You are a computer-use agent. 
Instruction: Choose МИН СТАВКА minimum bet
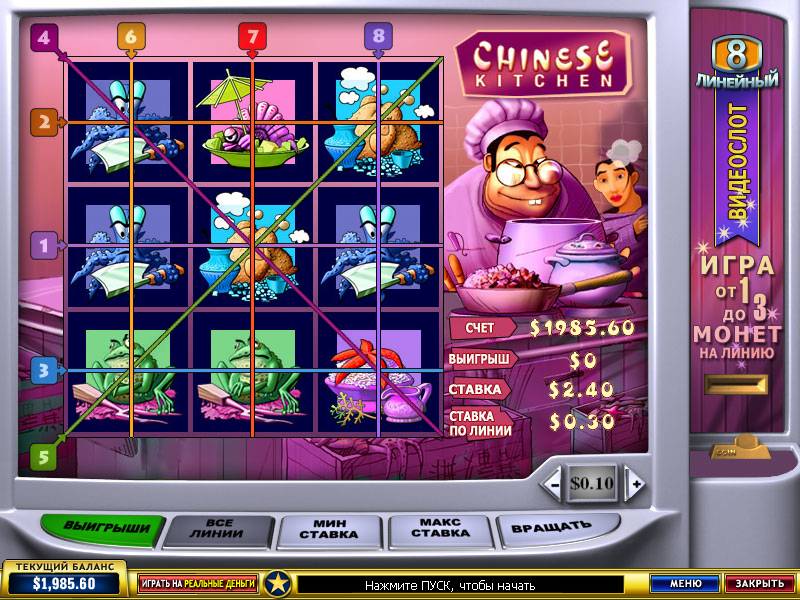(x=328, y=528)
